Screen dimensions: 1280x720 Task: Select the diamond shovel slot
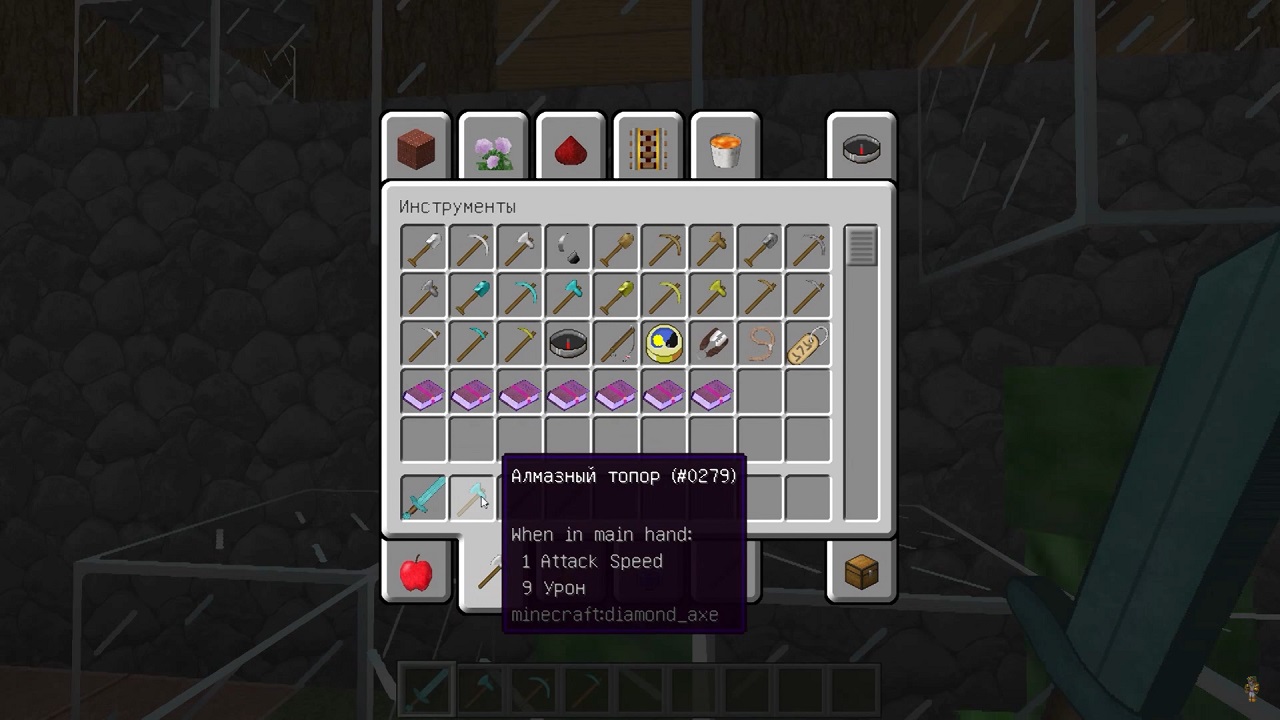point(471,295)
